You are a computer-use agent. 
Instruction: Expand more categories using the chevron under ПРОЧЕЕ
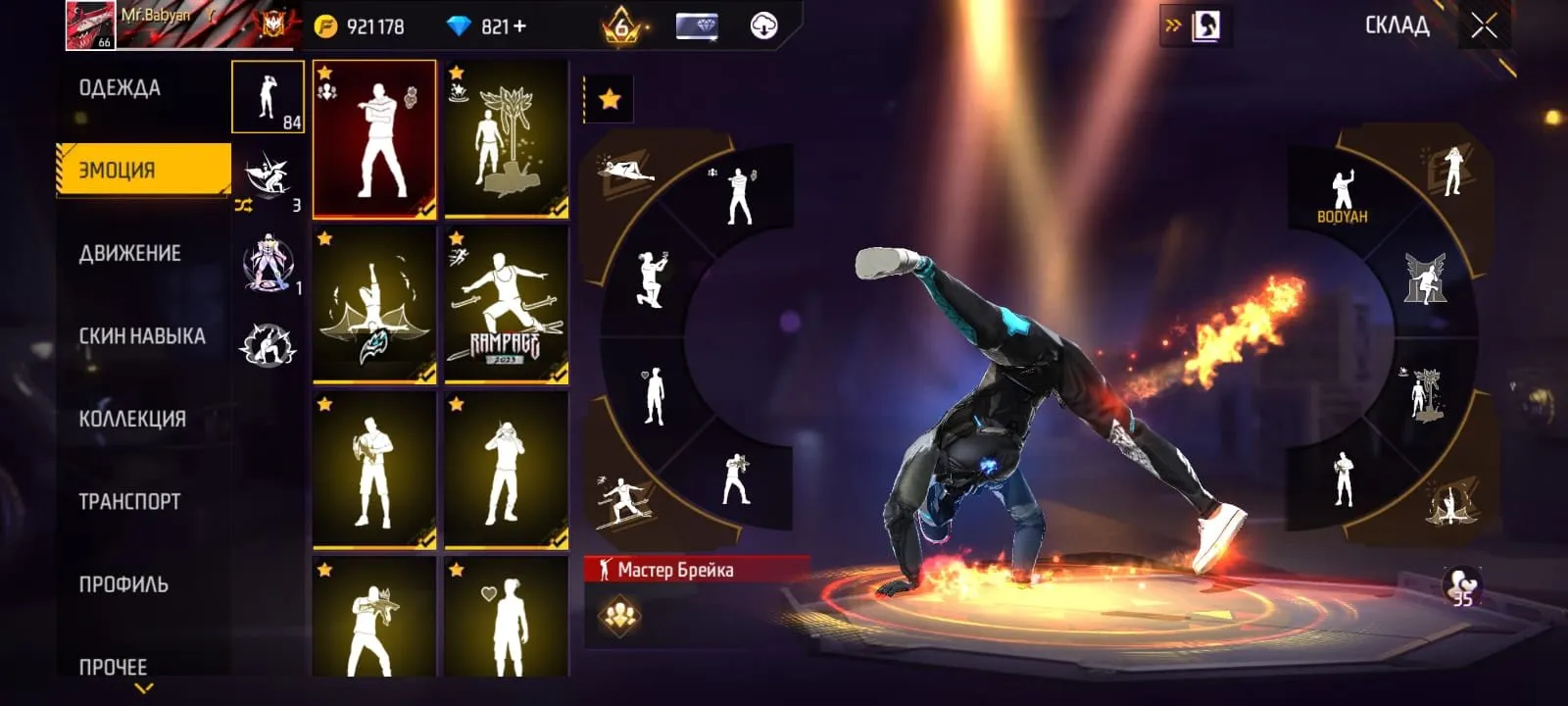point(142,686)
